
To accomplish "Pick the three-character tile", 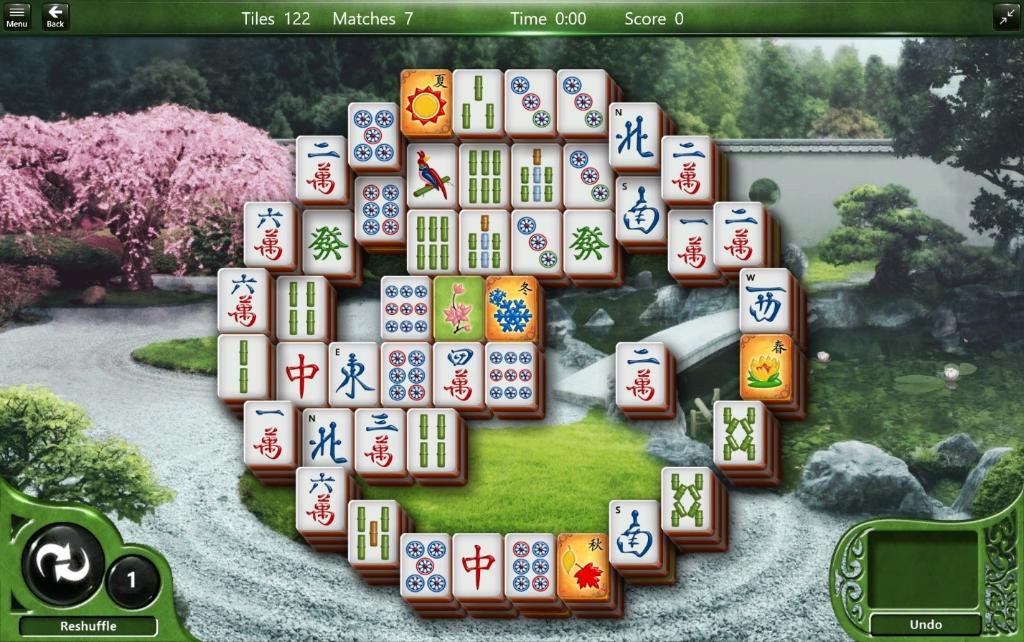I will (380, 440).
